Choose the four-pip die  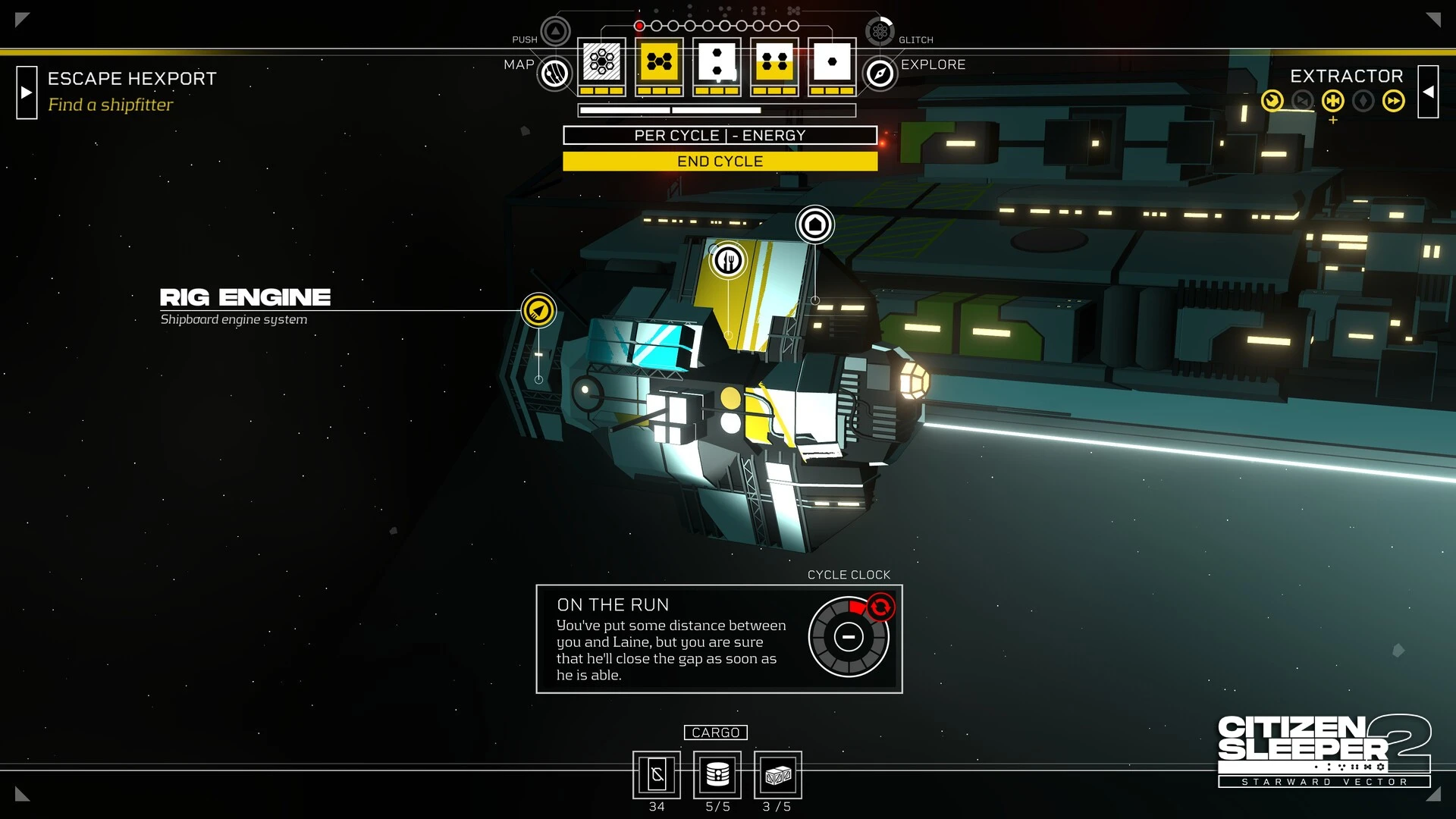(x=774, y=62)
